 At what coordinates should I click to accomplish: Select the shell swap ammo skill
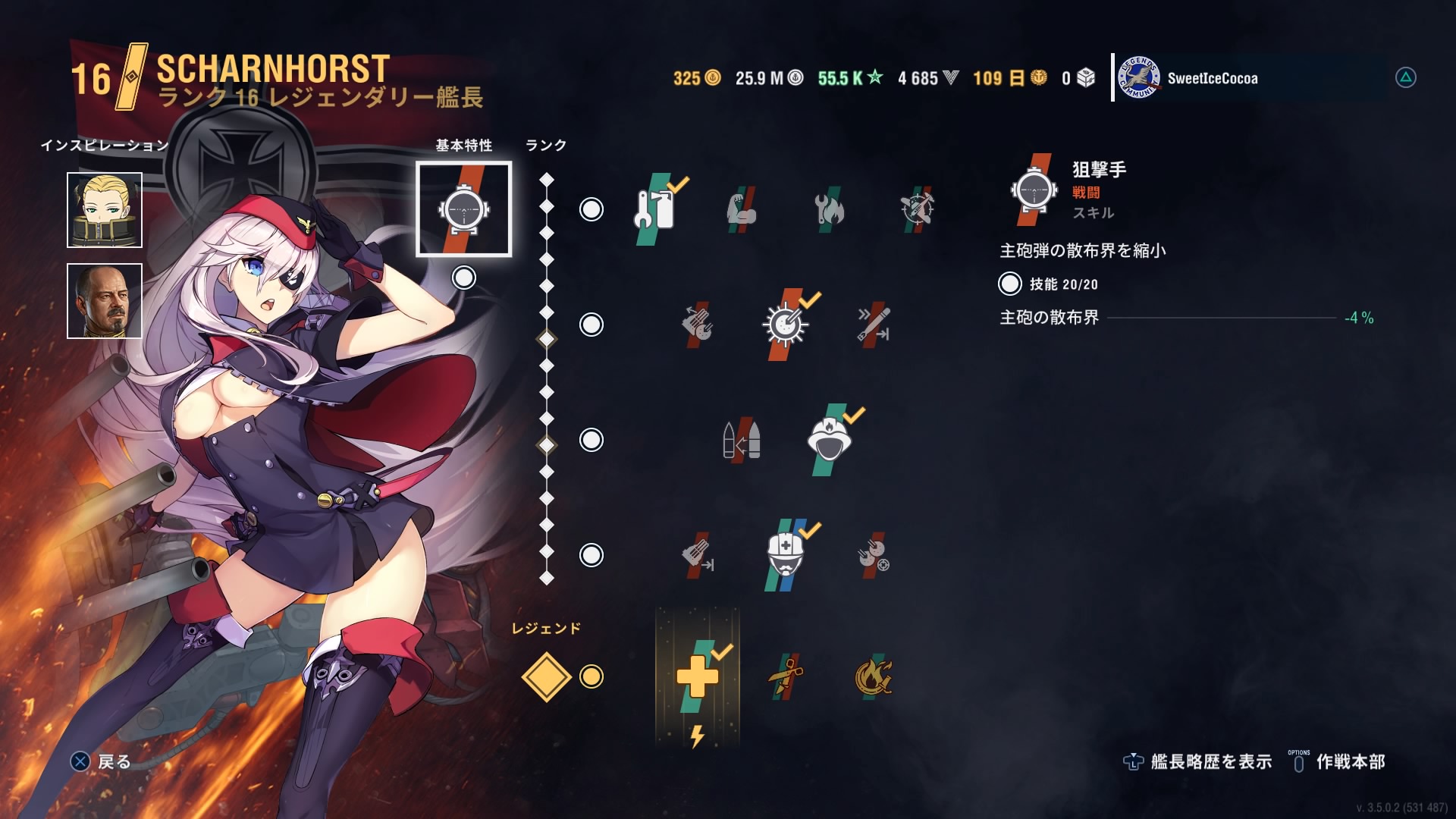[x=741, y=440]
